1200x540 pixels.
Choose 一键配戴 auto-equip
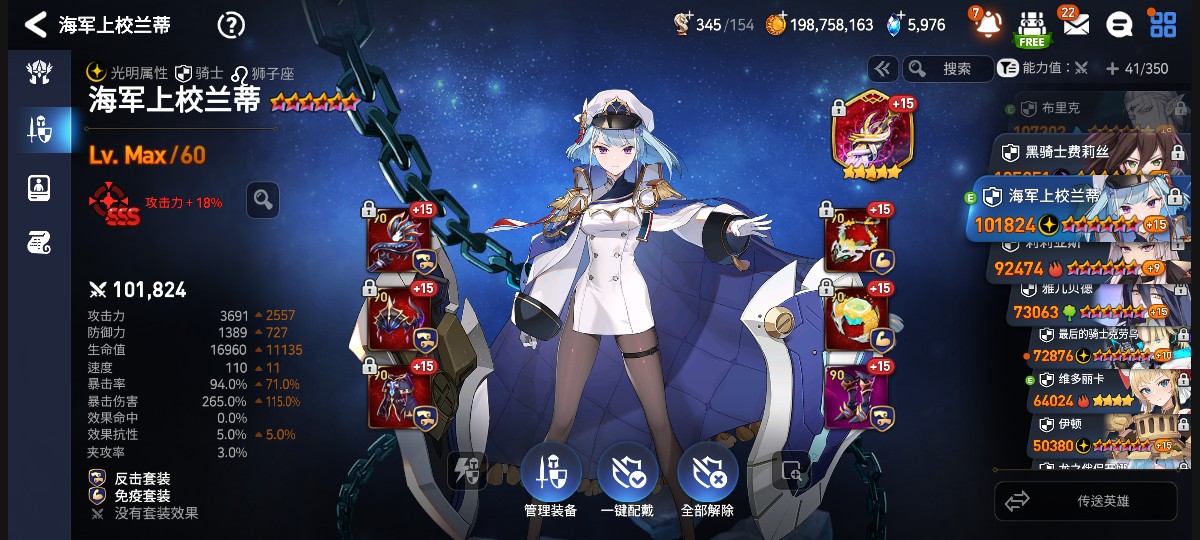627,480
